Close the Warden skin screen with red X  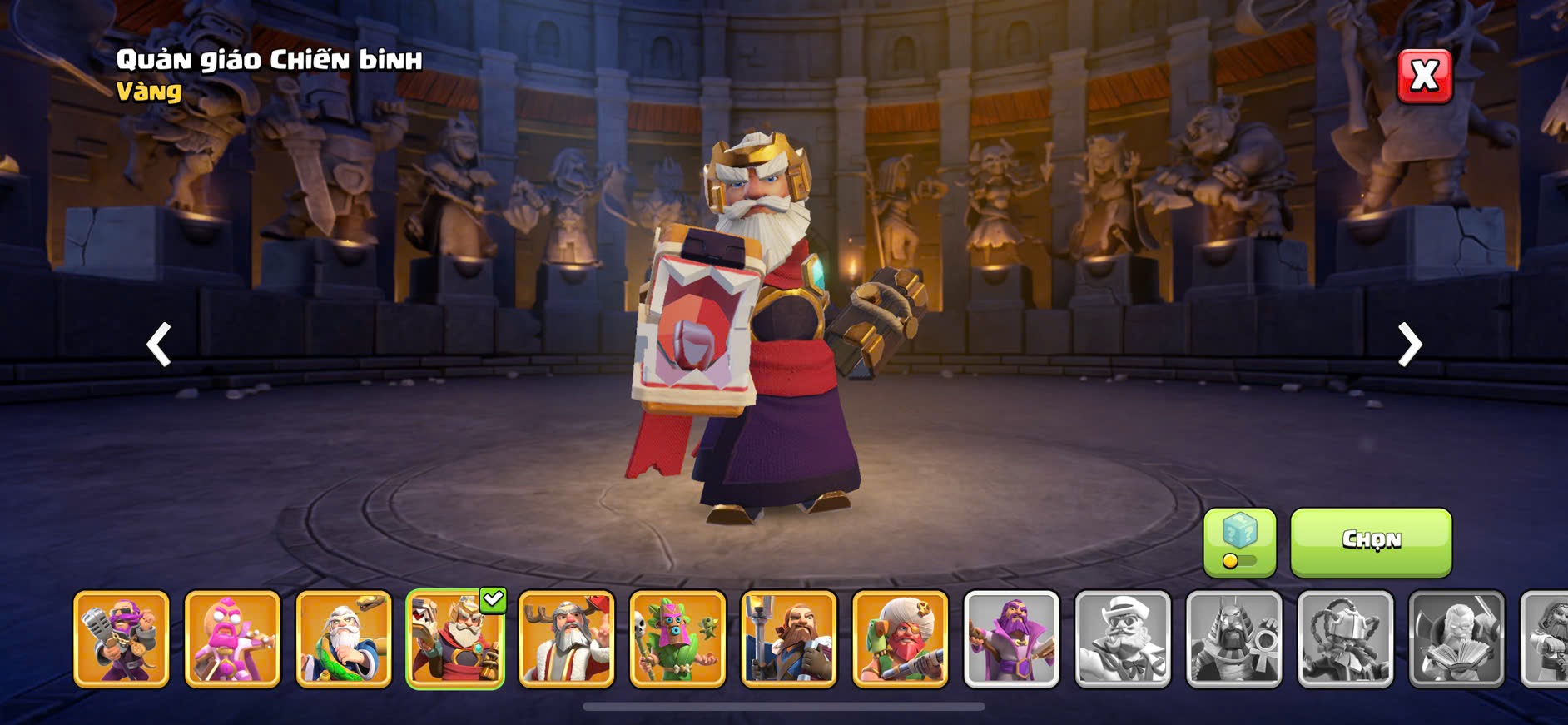click(1424, 77)
